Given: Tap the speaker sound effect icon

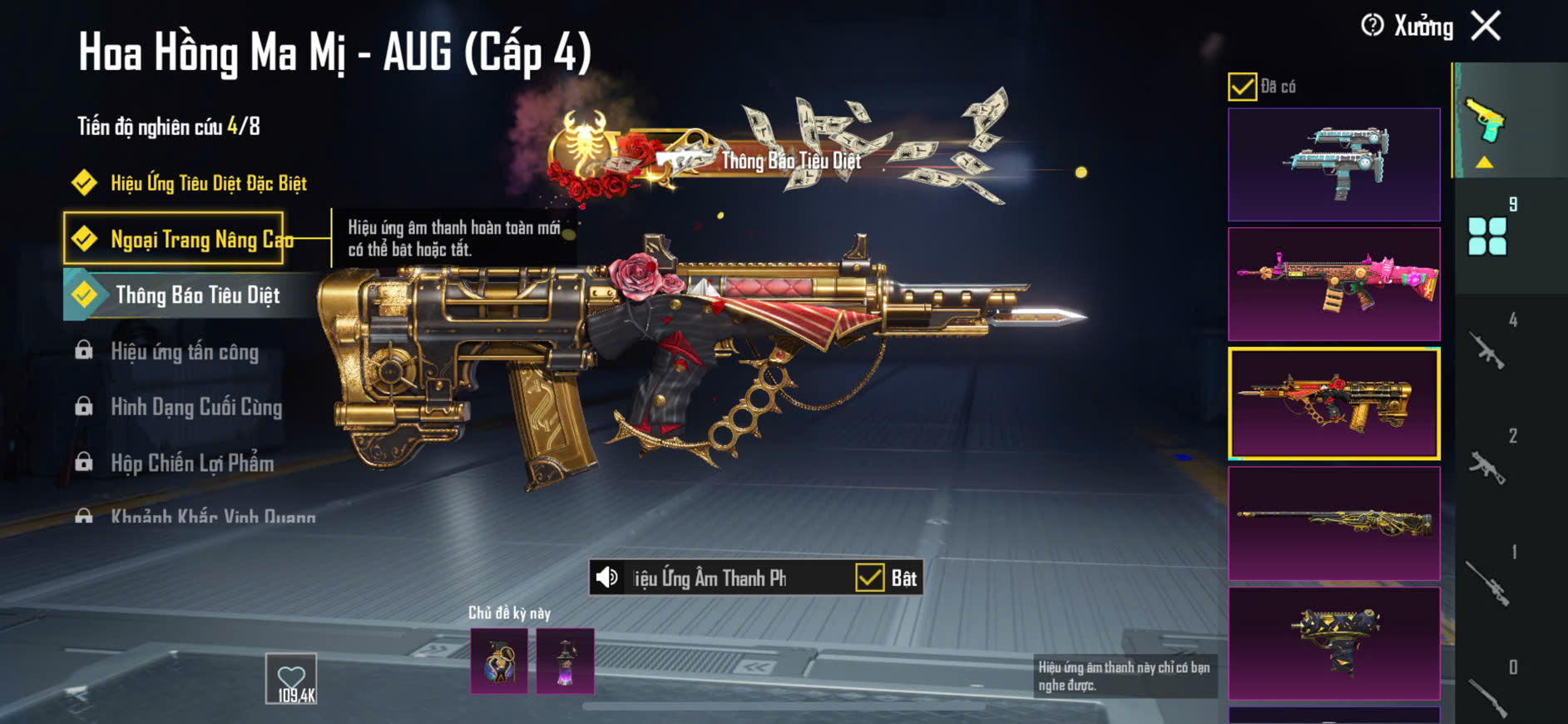Looking at the screenshot, I should pyautogui.click(x=608, y=578).
